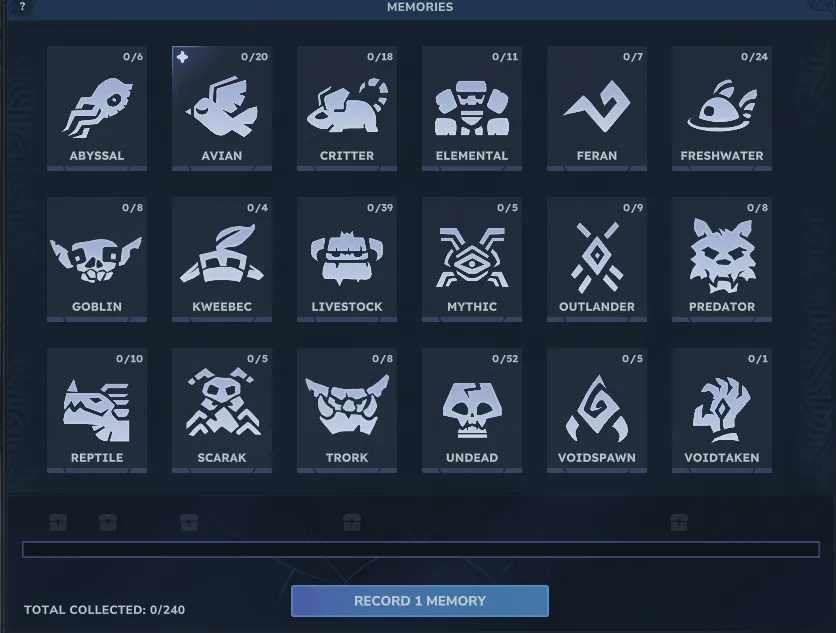Screen dimensions: 836x633
Task: View the Reptile memories card
Action: click(x=97, y=410)
